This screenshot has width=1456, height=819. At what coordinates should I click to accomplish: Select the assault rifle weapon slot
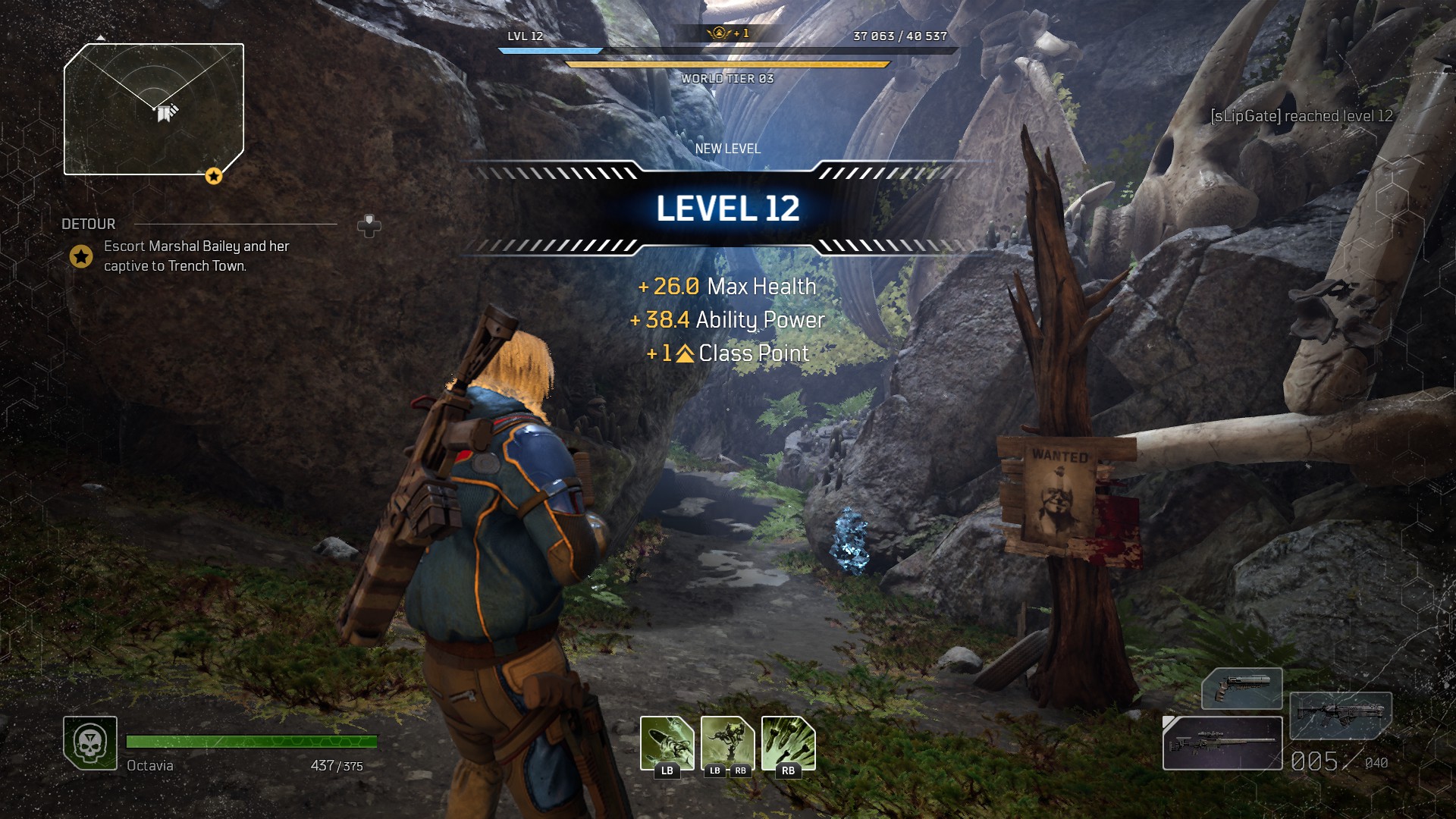[1340, 714]
